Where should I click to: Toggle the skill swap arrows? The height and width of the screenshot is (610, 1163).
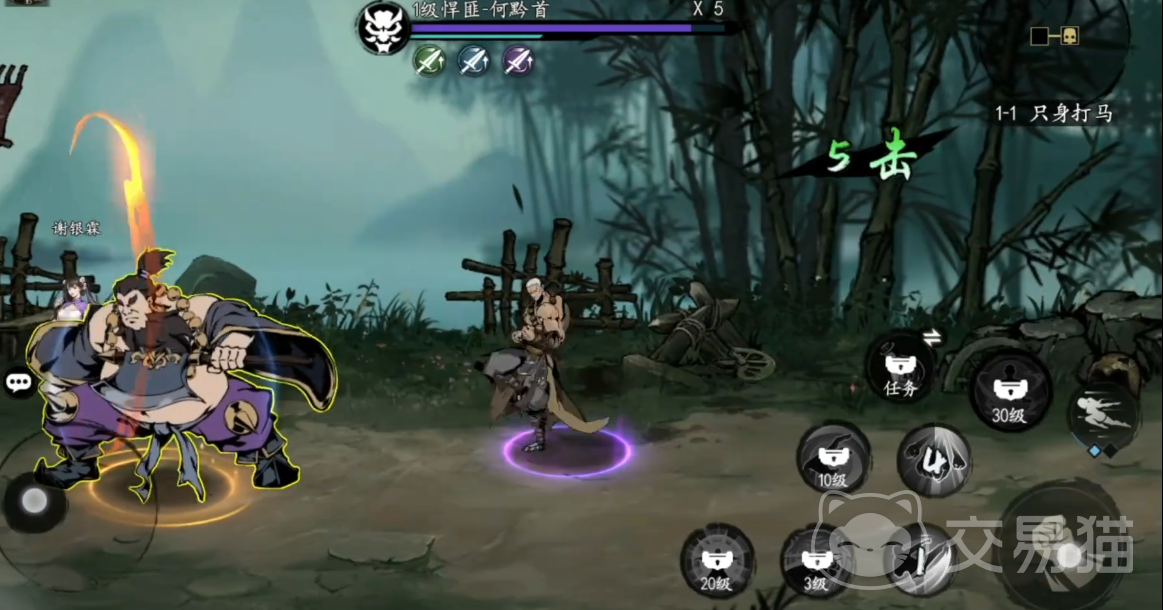point(931,338)
